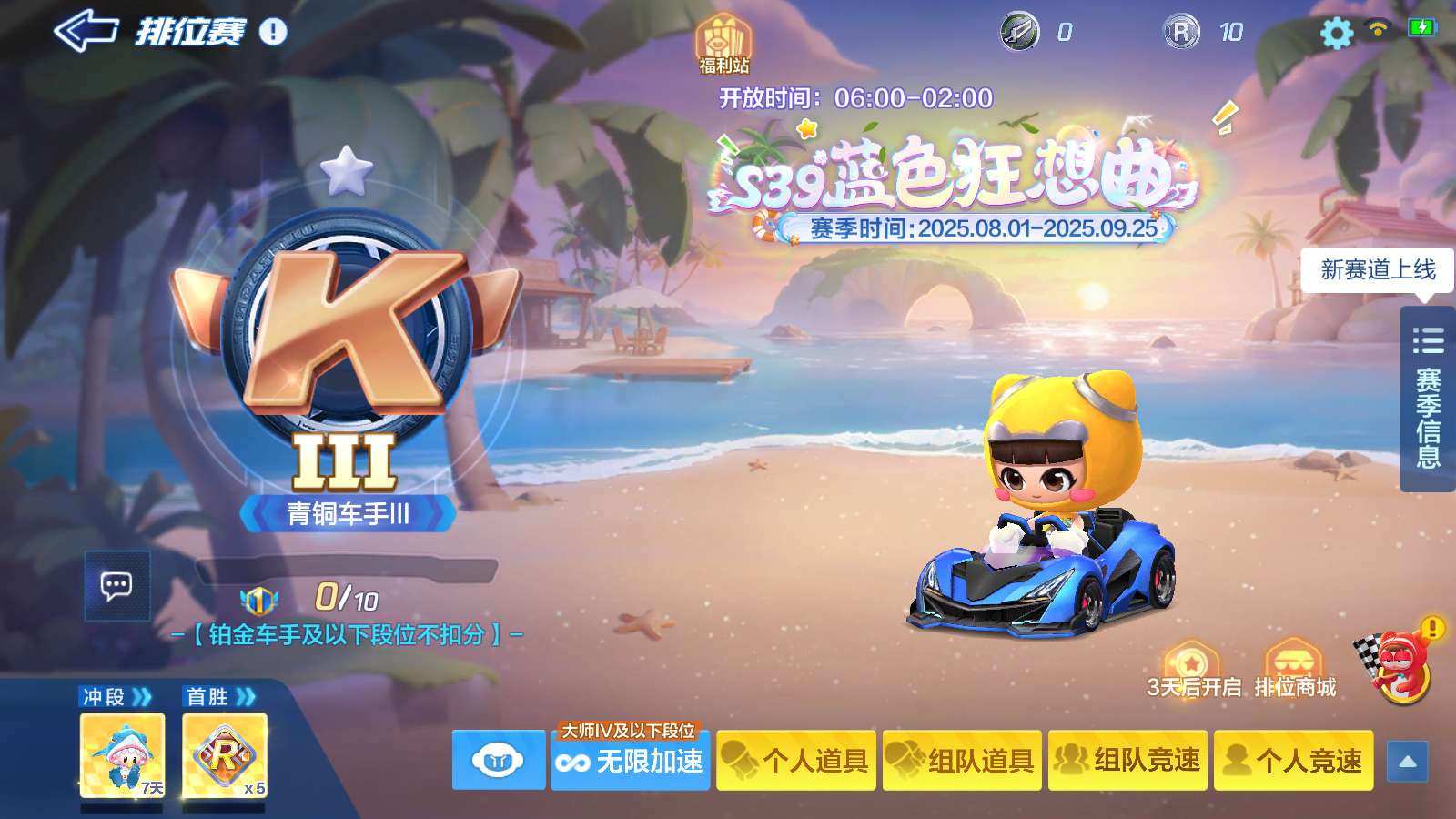
Task: Open the 福利站 welfare station icon
Action: click(x=725, y=38)
